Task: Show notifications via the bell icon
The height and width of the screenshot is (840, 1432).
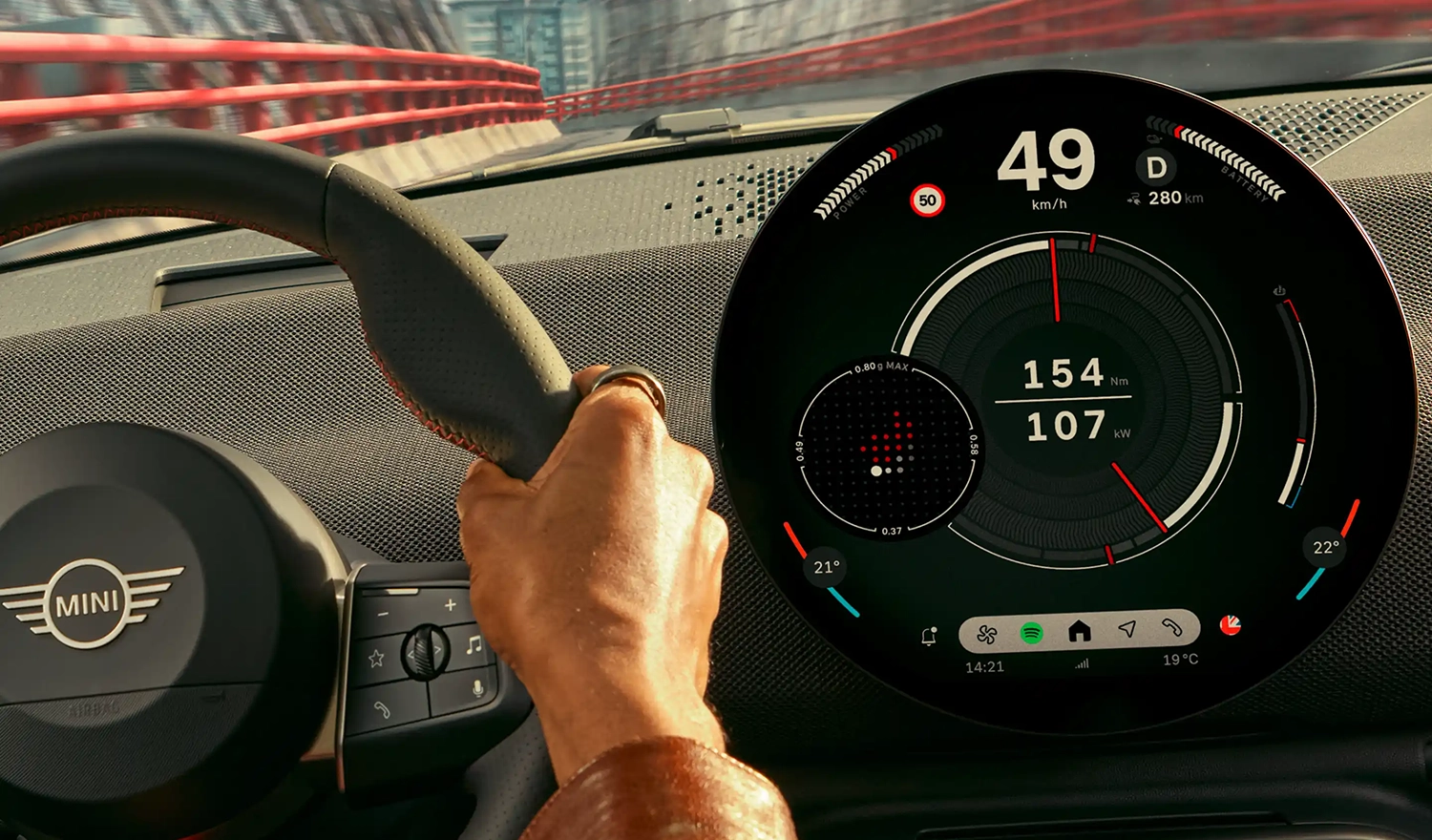Action: [929, 637]
